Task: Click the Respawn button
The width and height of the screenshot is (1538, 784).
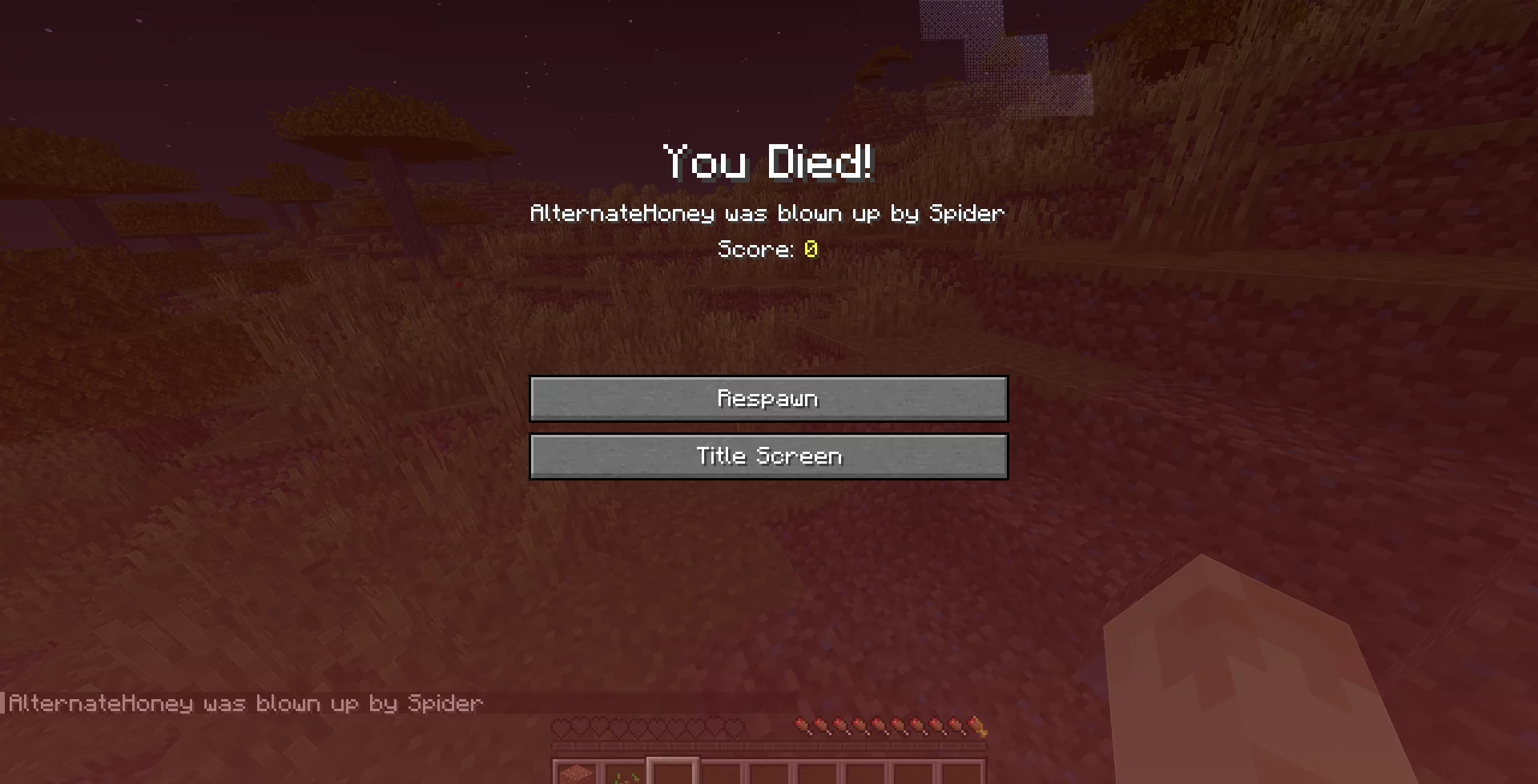Action: [768, 399]
